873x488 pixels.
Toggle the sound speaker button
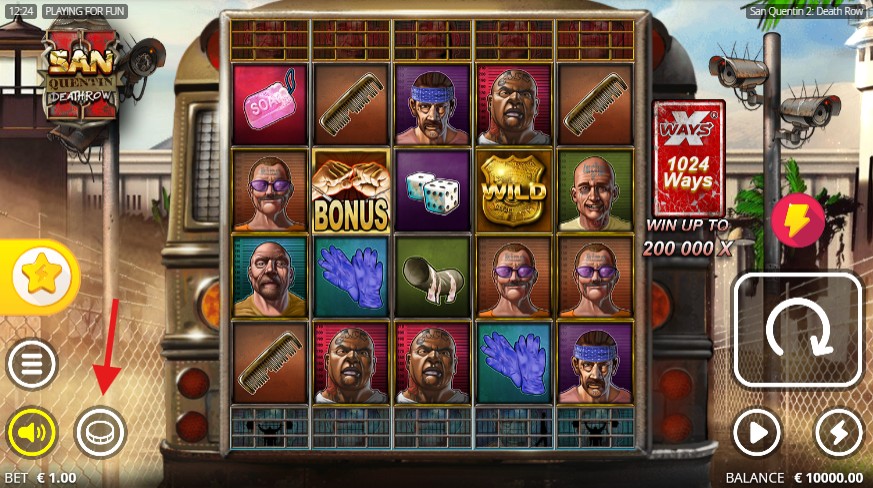click(x=32, y=433)
